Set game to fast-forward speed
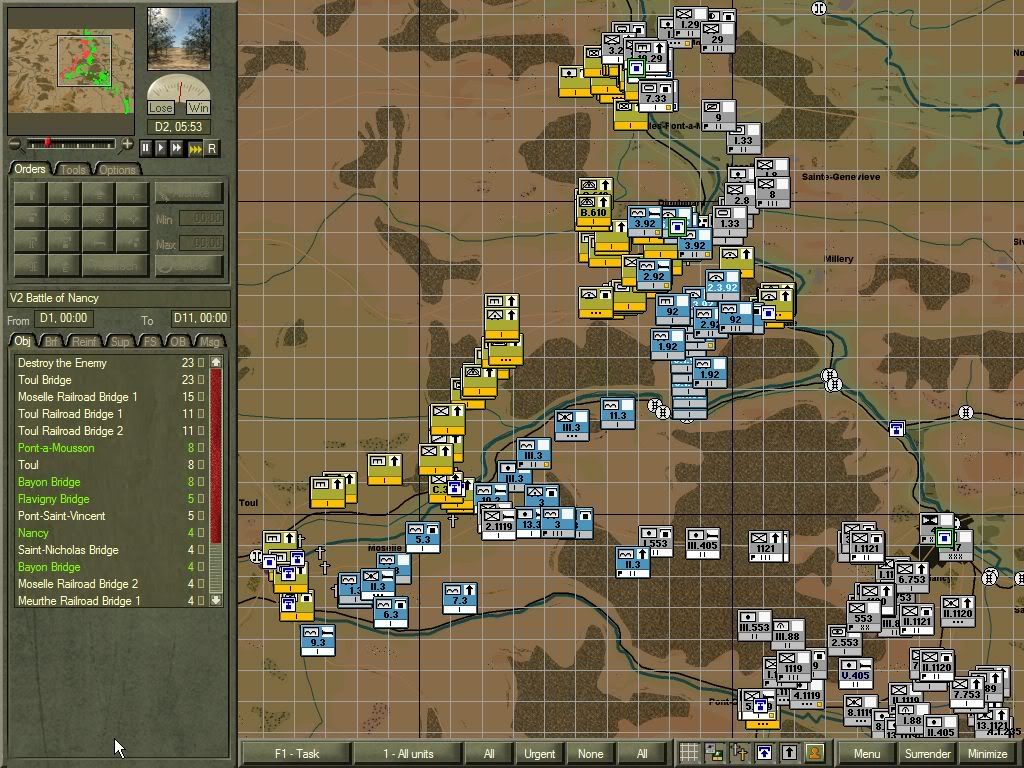 pyautogui.click(x=177, y=148)
